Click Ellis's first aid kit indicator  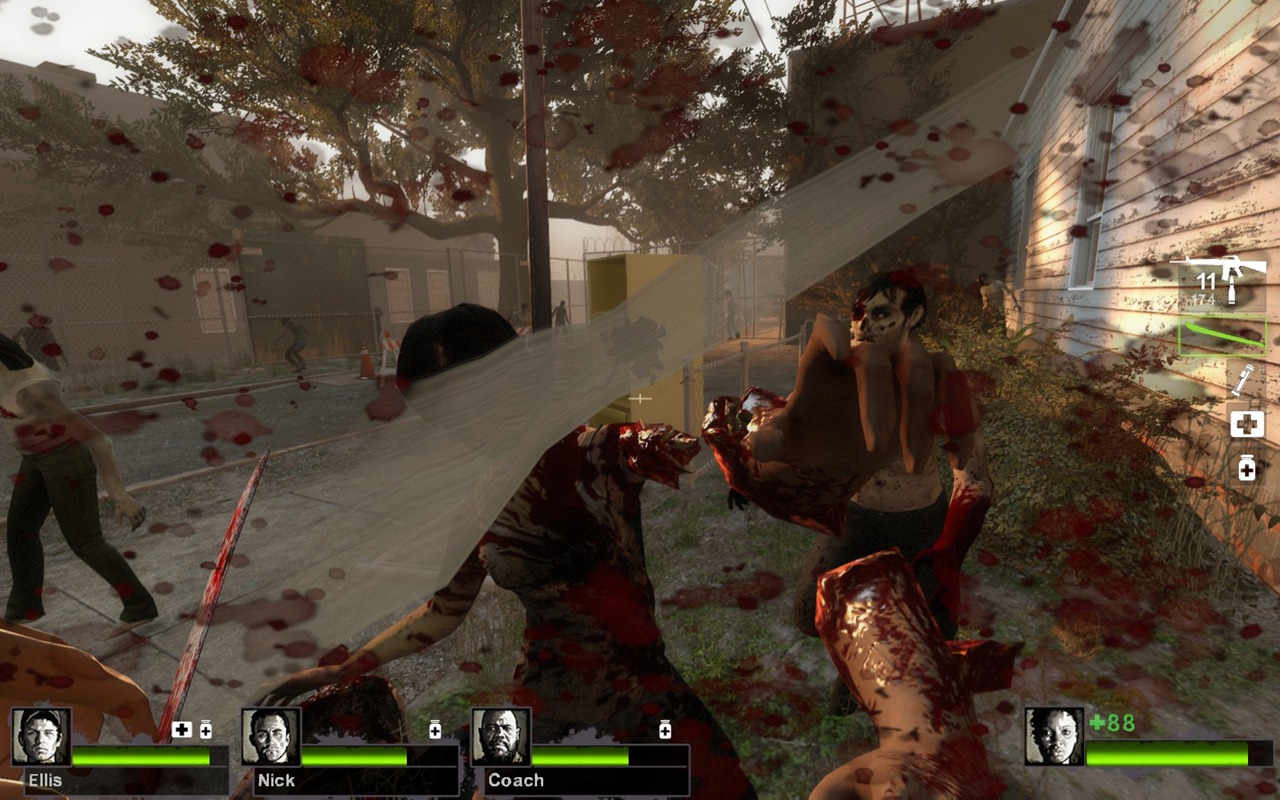click(181, 730)
